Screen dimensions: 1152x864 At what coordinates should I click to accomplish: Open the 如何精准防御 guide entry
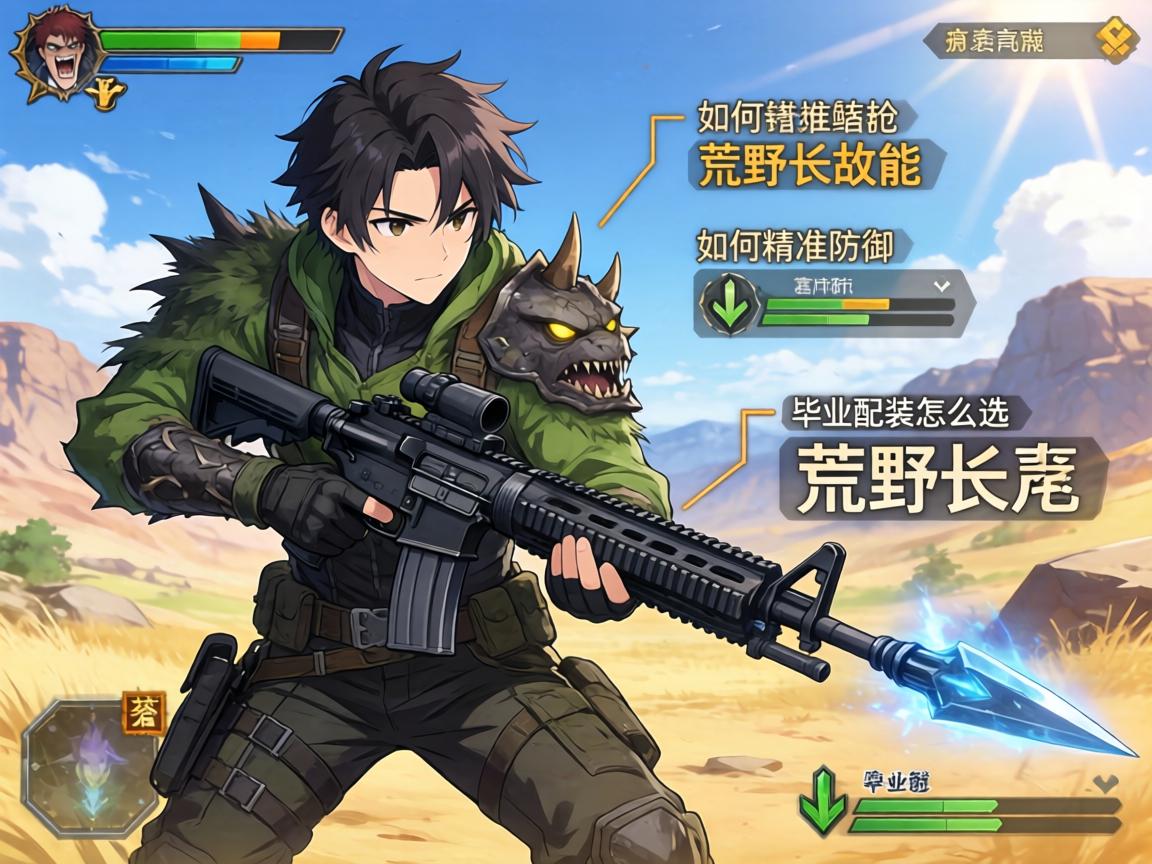coord(794,244)
